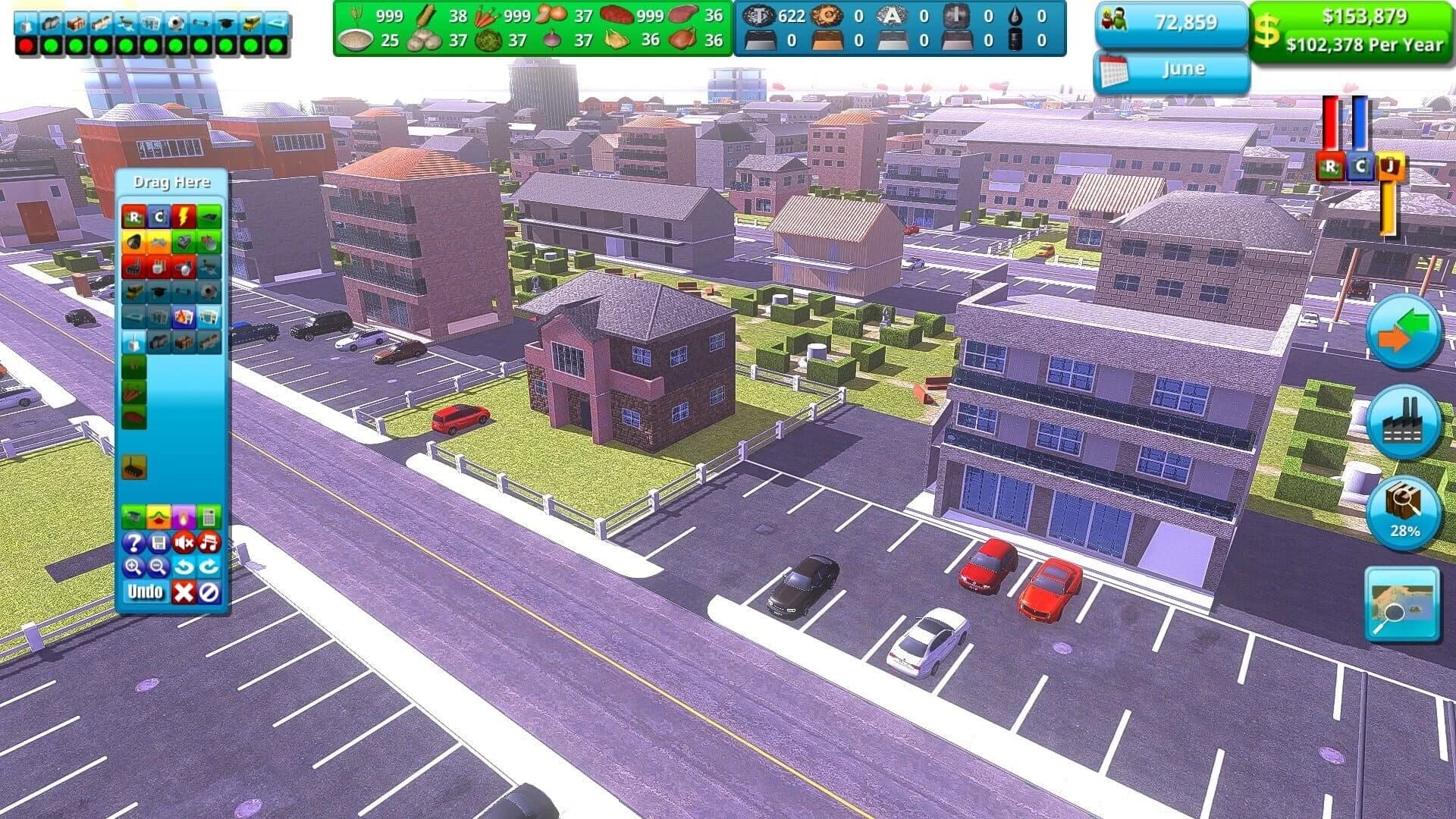Viewport: 1456px width, 819px height.
Task: Mute audio with the speaker icon
Action: 183,543
